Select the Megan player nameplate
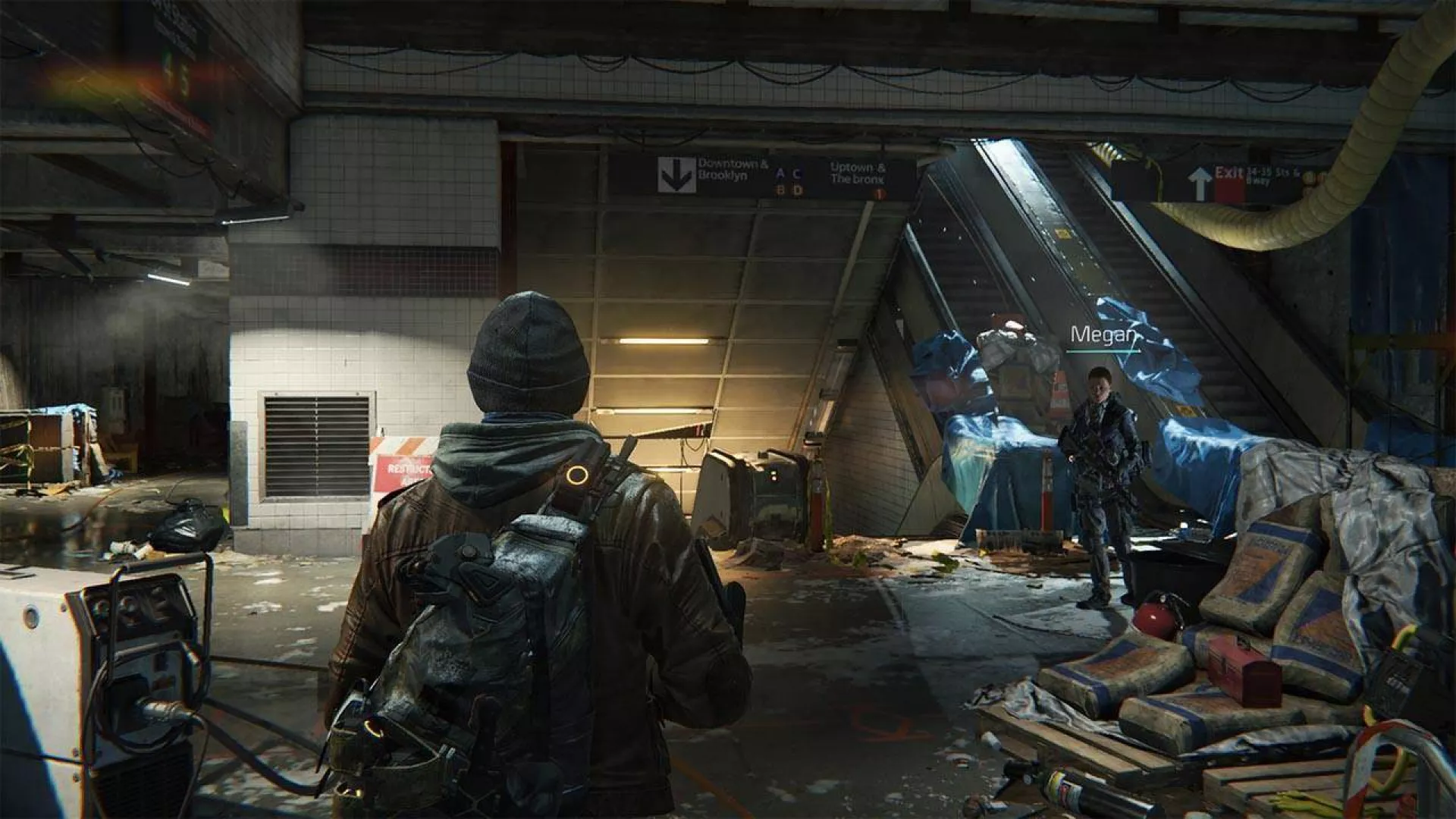 click(x=1103, y=335)
